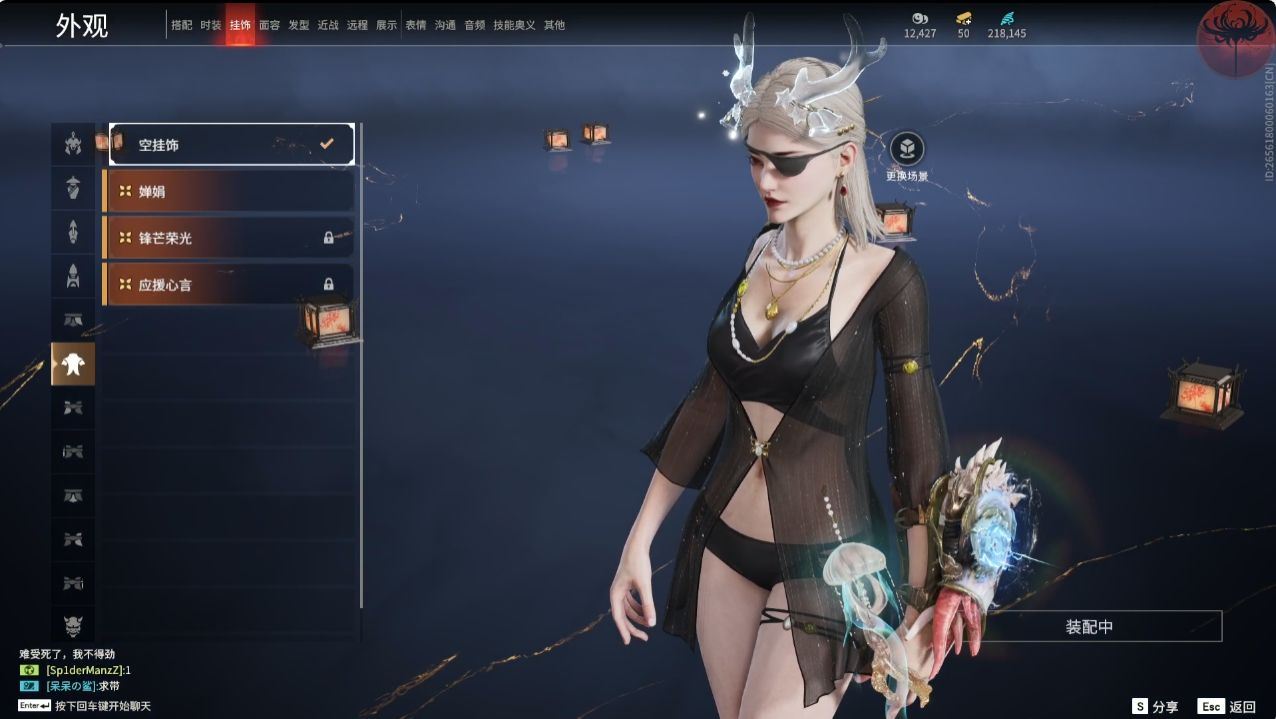Select the 其他 other tab
The width and height of the screenshot is (1276, 719).
tap(554, 25)
